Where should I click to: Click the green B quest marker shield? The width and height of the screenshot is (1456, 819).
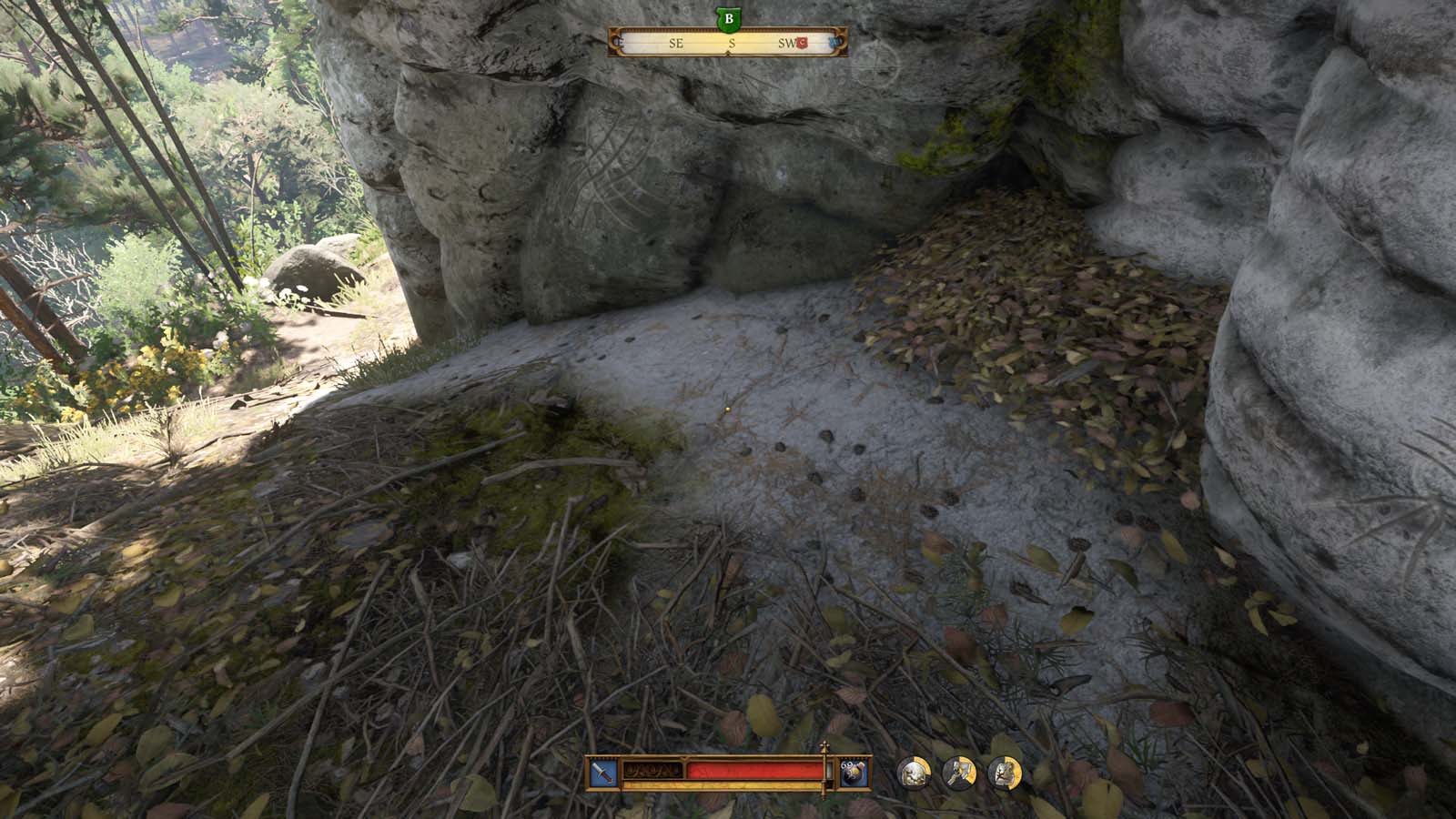[x=728, y=19]
